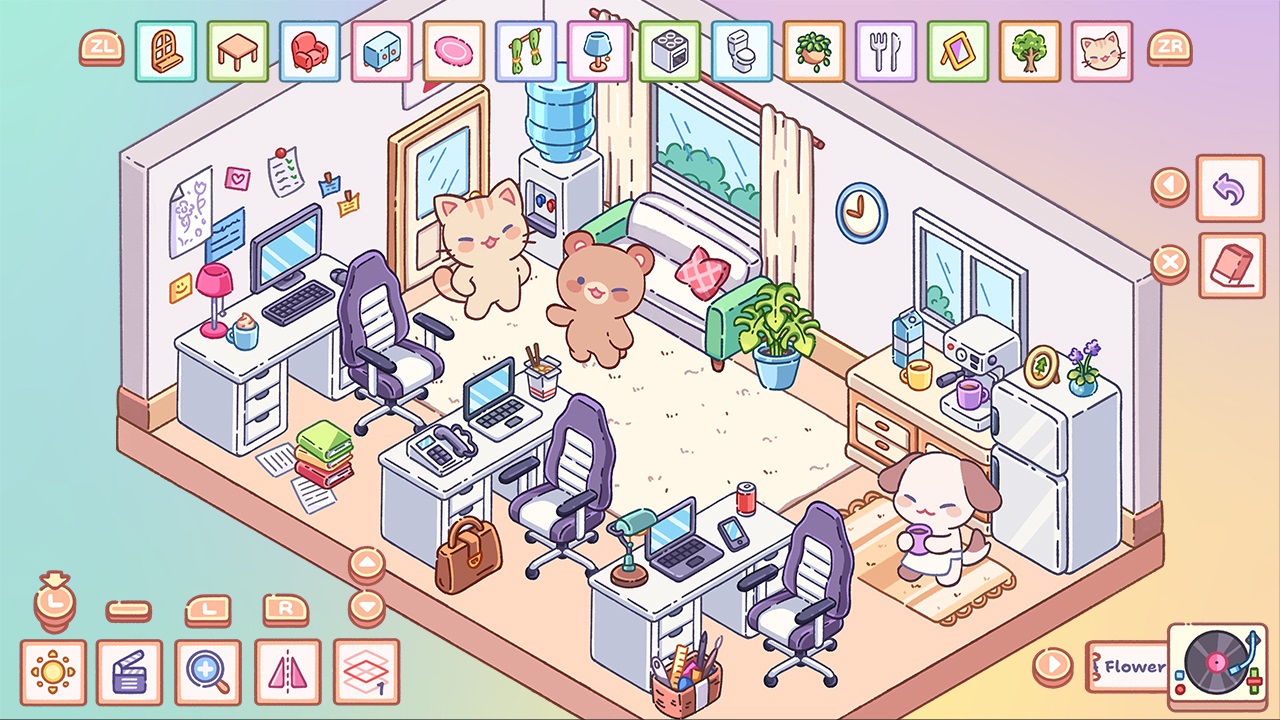
Task: Select the window and door category
Action: click(x=165, y=52)
